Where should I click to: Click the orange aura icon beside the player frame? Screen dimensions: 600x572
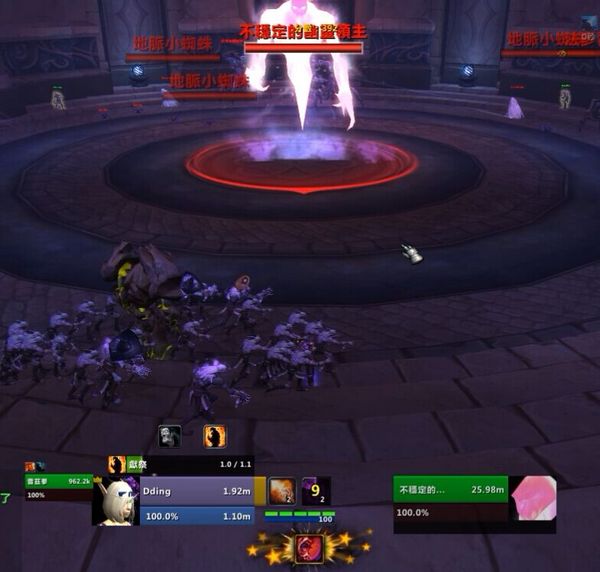(281, 490)
